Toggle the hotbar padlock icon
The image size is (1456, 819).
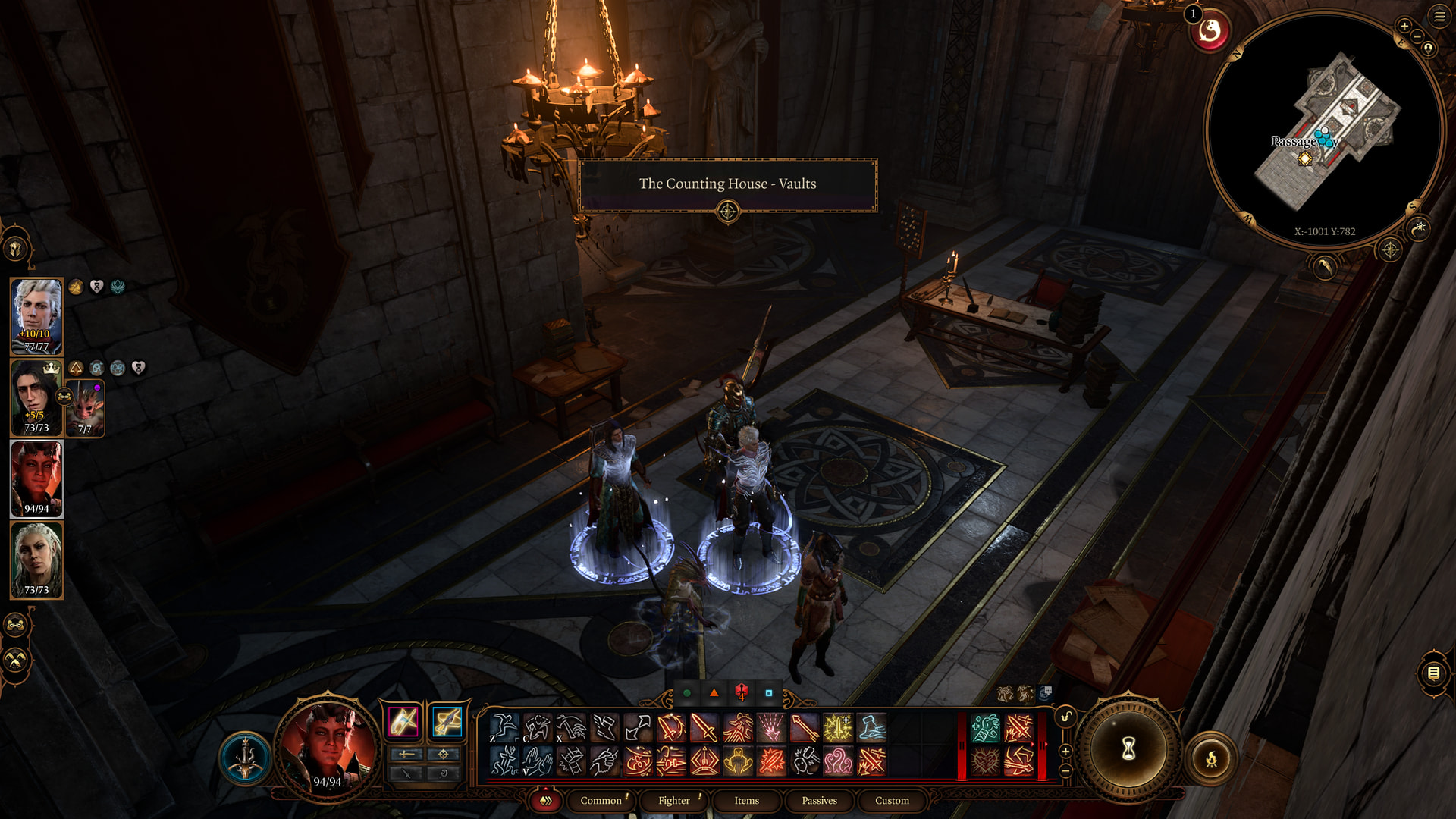(1065, 717)
